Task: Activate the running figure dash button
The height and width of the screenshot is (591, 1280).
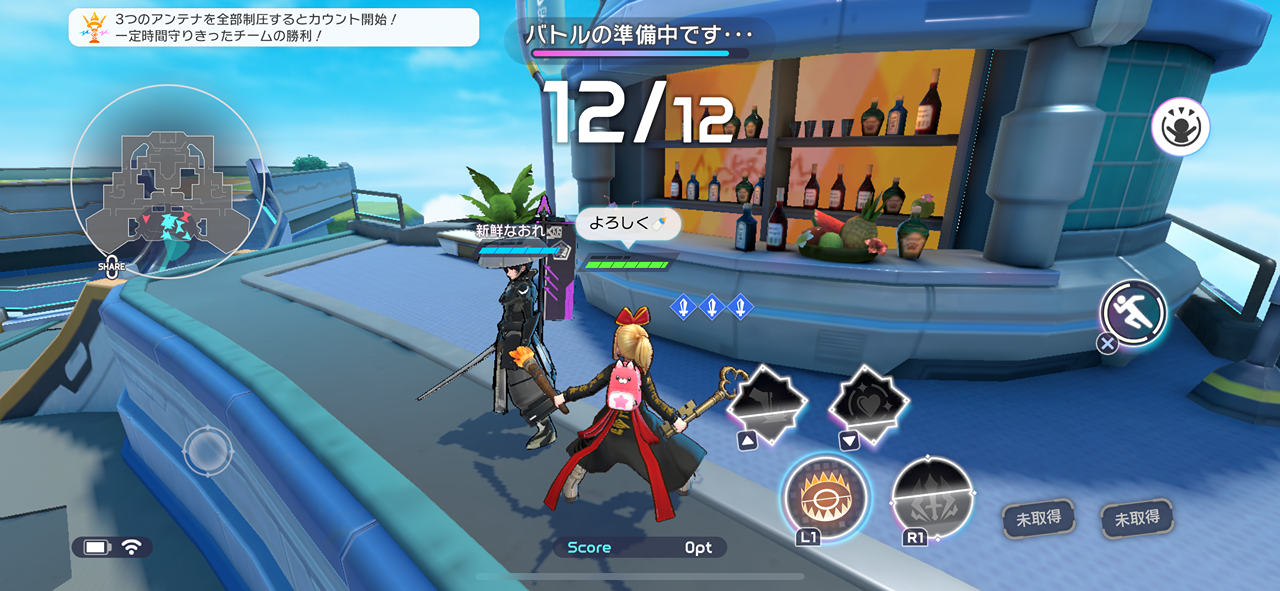Action: click(x=1134, y=312)
